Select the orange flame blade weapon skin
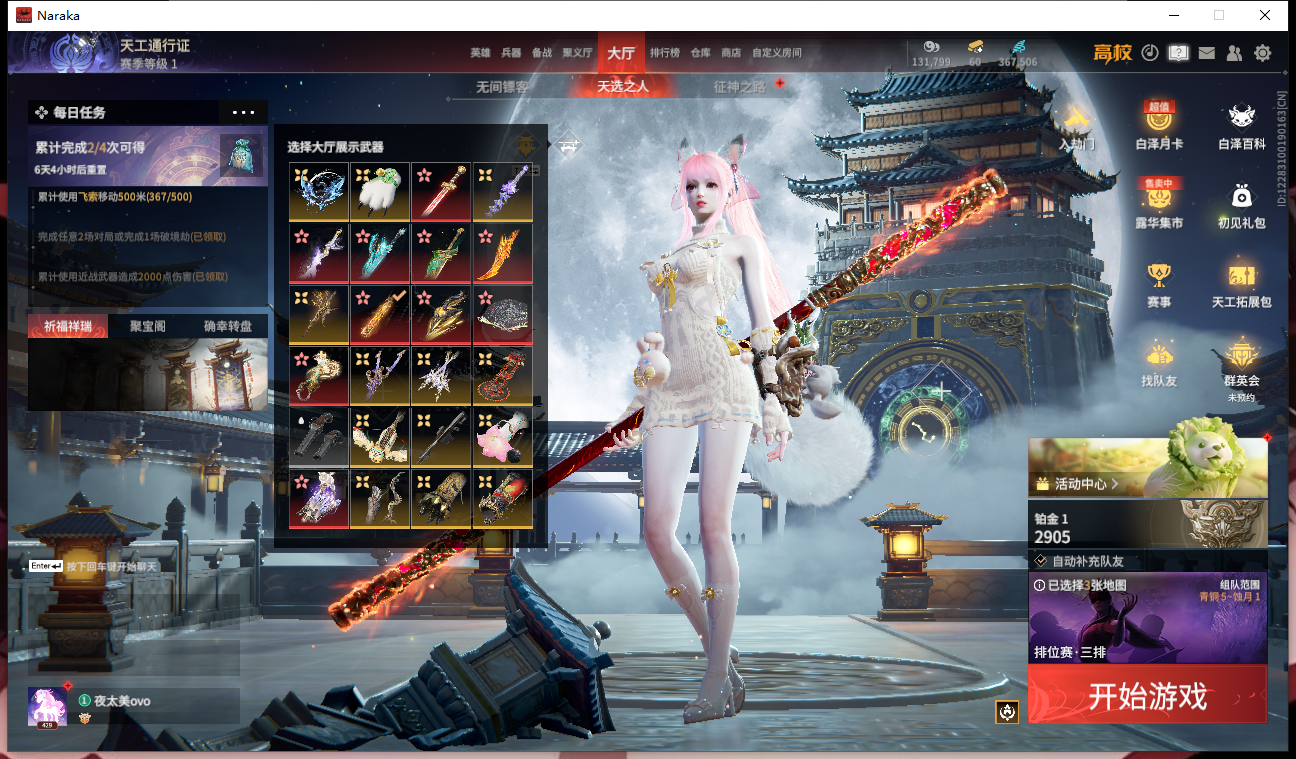Viewport: 1296px width, 759px height. [x=502, y=253]
